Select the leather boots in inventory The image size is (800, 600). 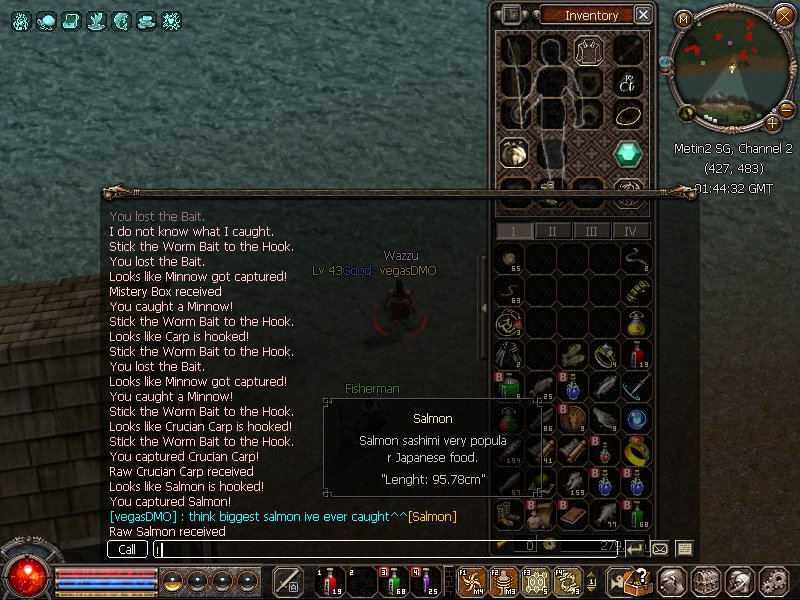(x=508, y=516)
